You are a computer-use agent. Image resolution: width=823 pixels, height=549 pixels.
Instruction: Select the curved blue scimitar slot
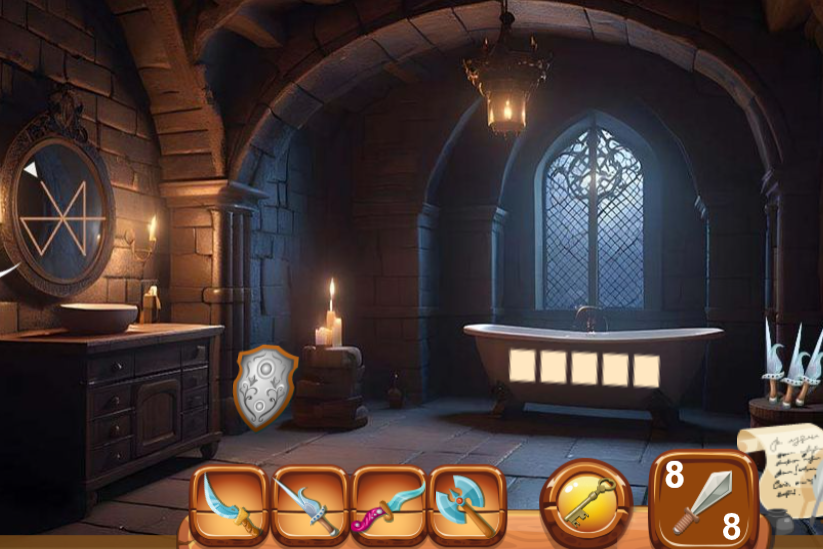(229, 503)
